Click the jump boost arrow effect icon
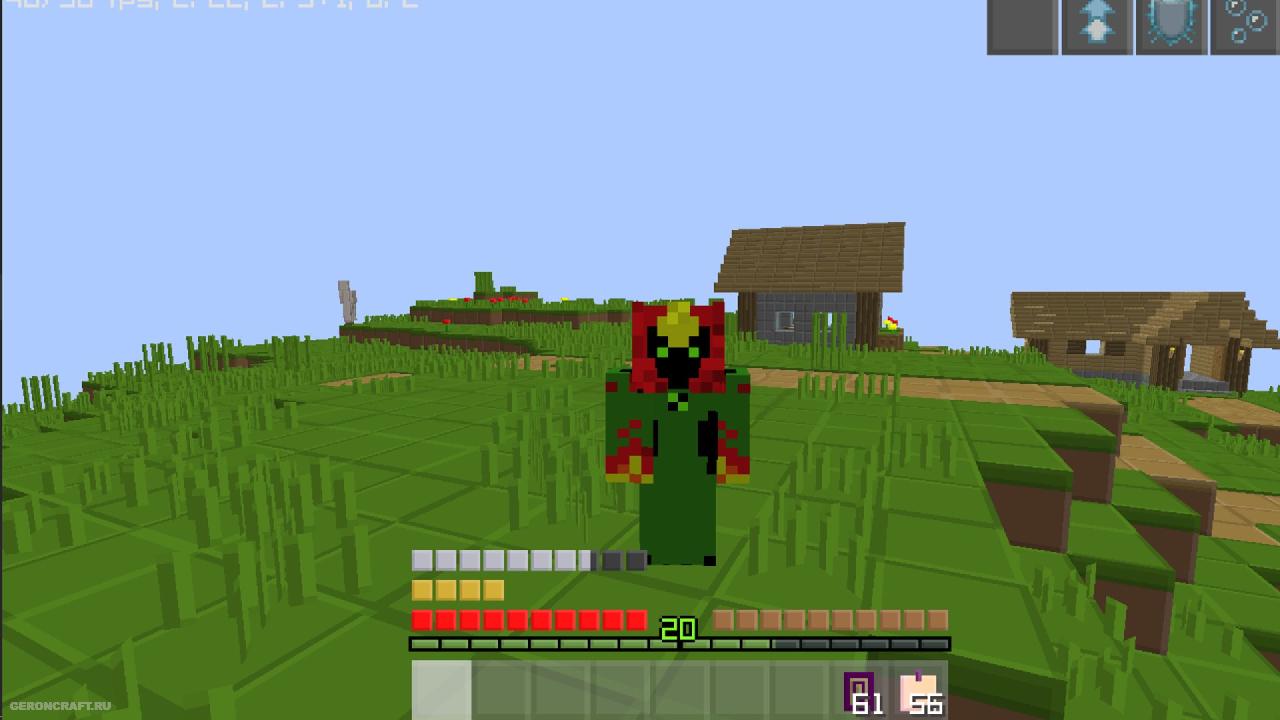This screenshot has height=720, width=1280. tap(1097, 25)
